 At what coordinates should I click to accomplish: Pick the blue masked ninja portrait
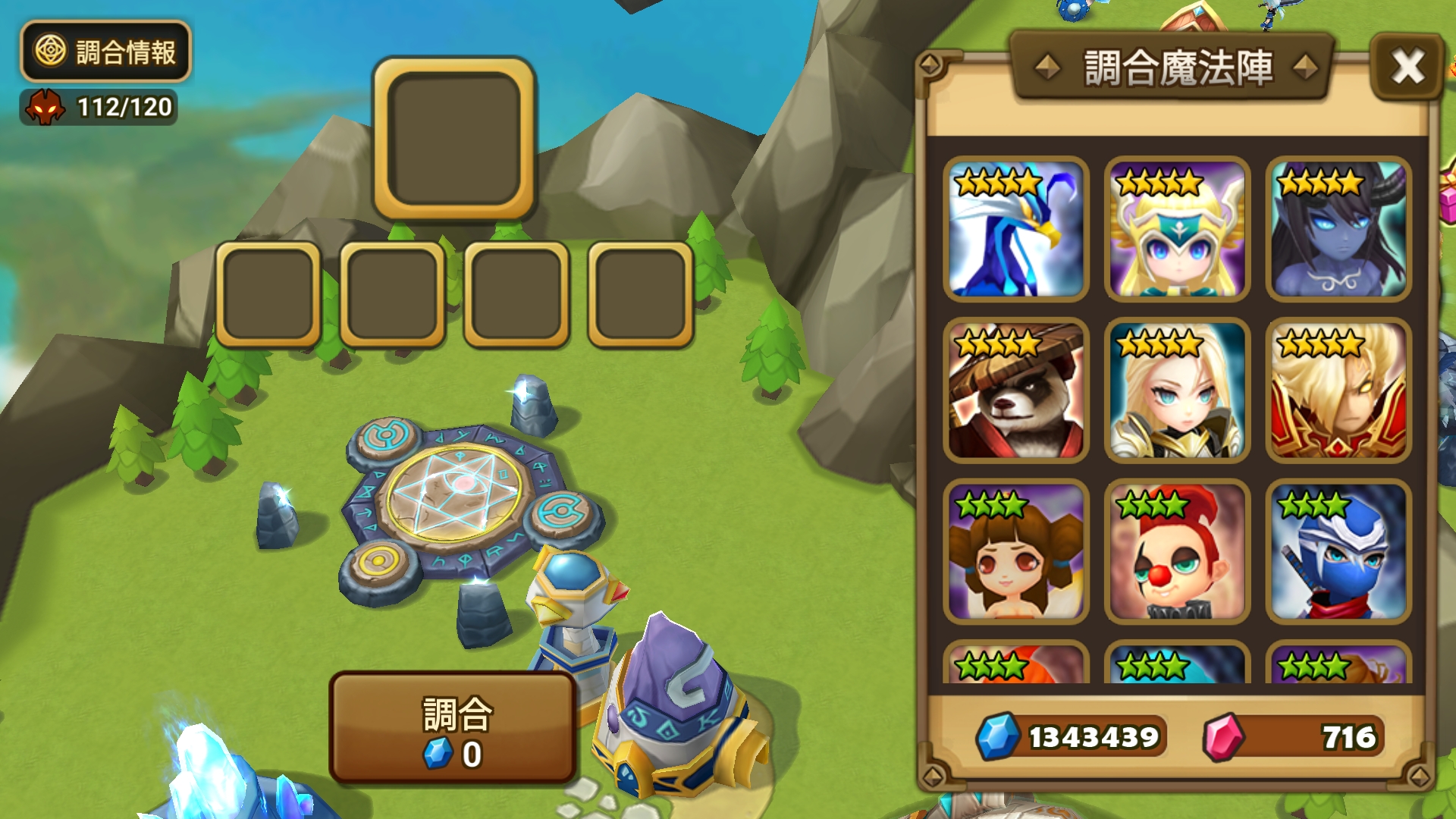(x=1338, y=552)
